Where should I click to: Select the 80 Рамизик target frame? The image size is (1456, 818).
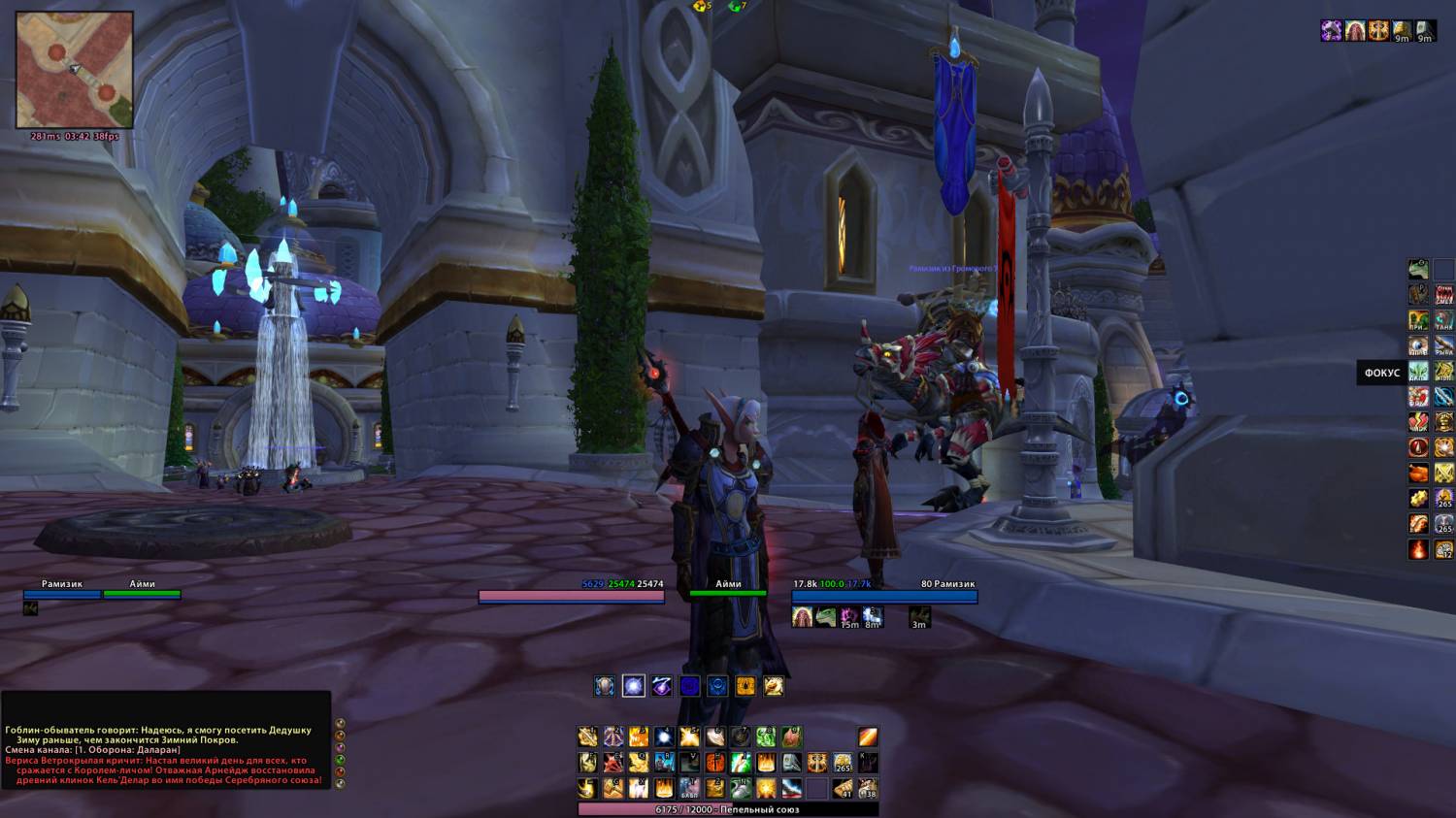pos(884,597)
